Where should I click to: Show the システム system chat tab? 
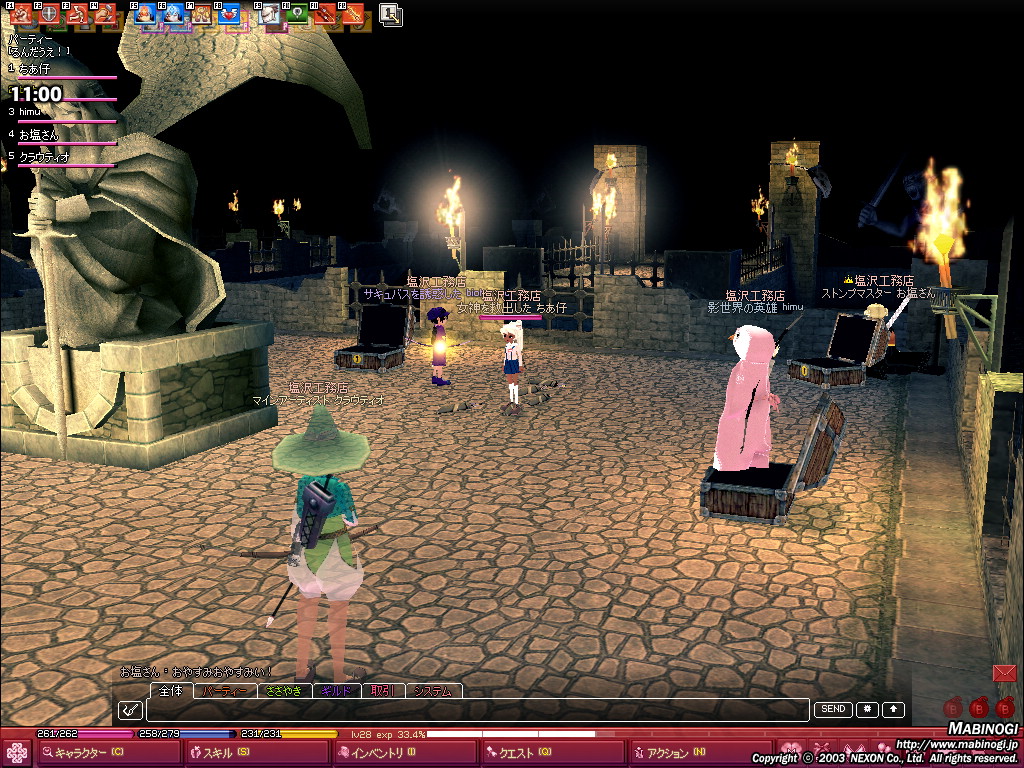tap(433, 691)
